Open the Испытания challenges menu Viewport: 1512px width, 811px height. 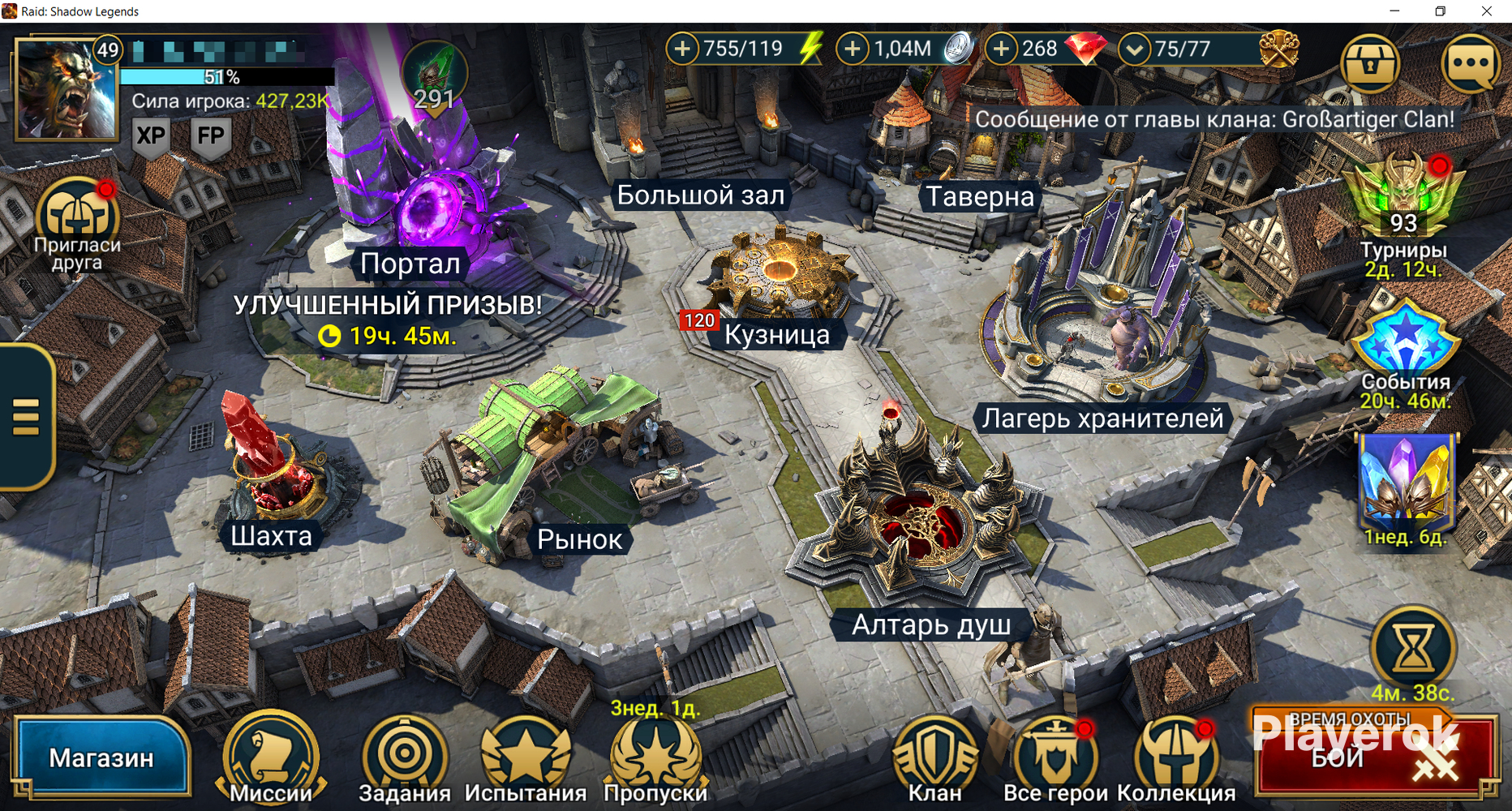pos(525,758)
